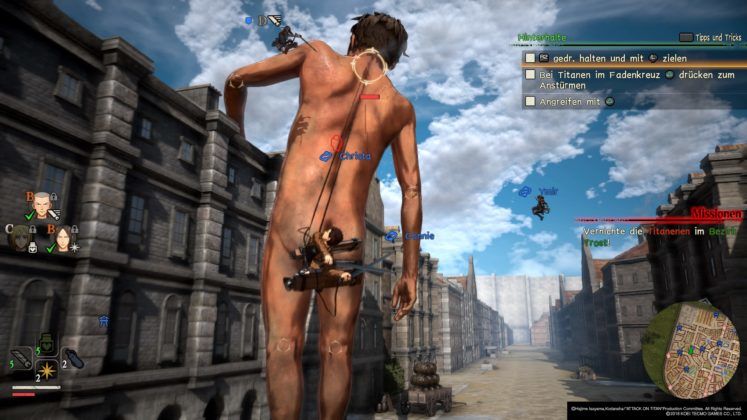Viewport: 747px width, 420px height.
Task: Pick the blonde rank C squad member portrait
Action: pyautogui.click(x=20, y=239)
